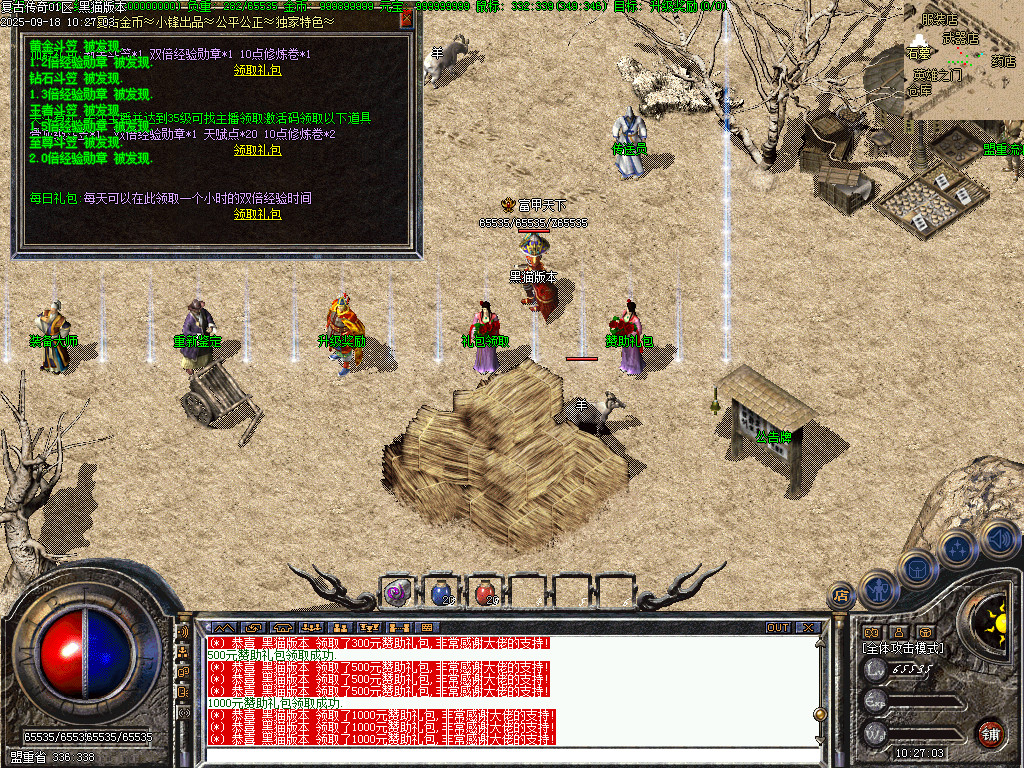
Task: Use the red health potion belt slot
Action: point(485,592)
